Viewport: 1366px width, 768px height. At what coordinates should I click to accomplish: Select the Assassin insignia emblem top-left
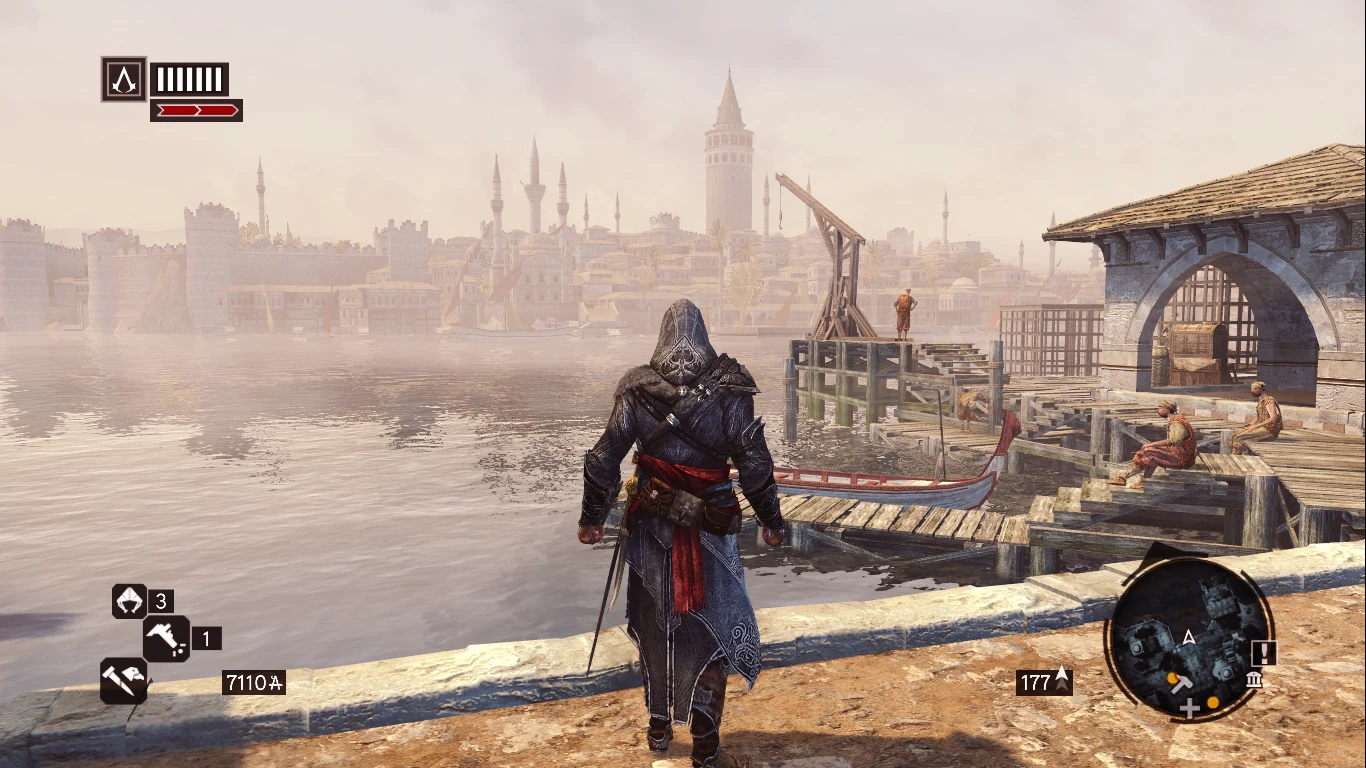click(x=123, y=77)
